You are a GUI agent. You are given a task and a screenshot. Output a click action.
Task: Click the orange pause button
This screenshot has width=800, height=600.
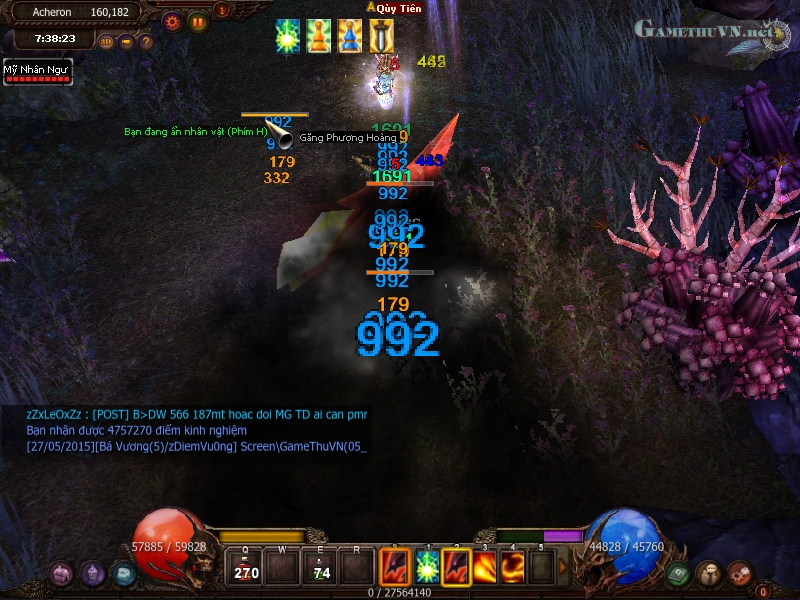(x=197, y=20)
